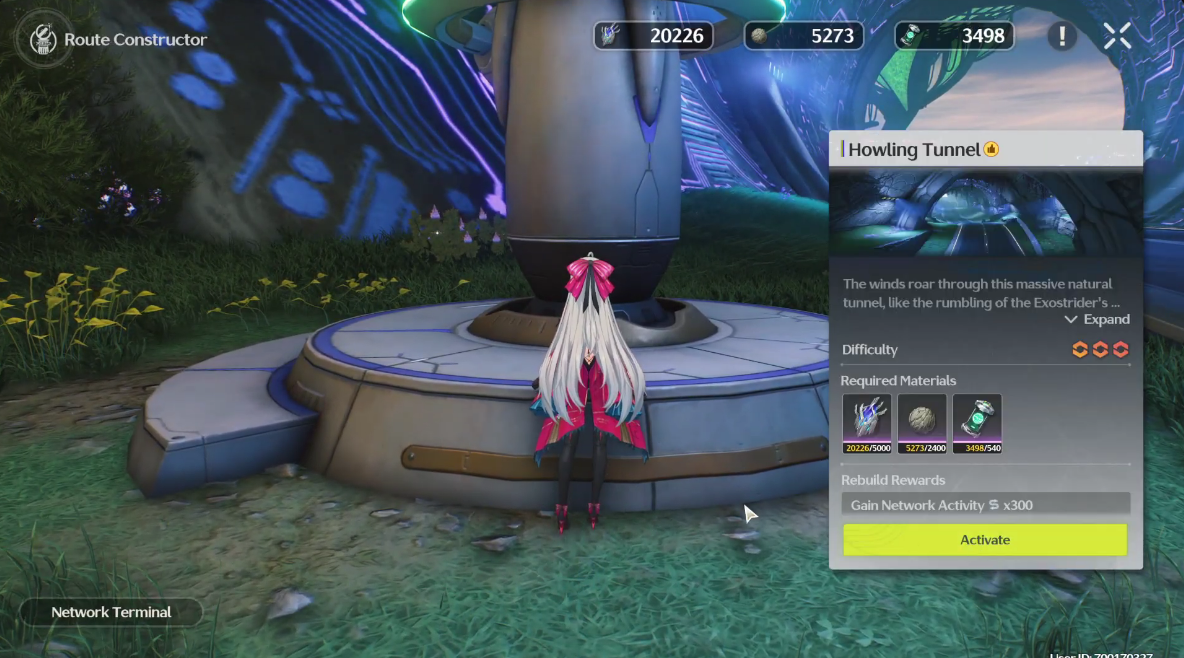This screenshot has height=658, width=1184.
Task: Activate the Howling Tunnel route
Action: coord(985,540)
